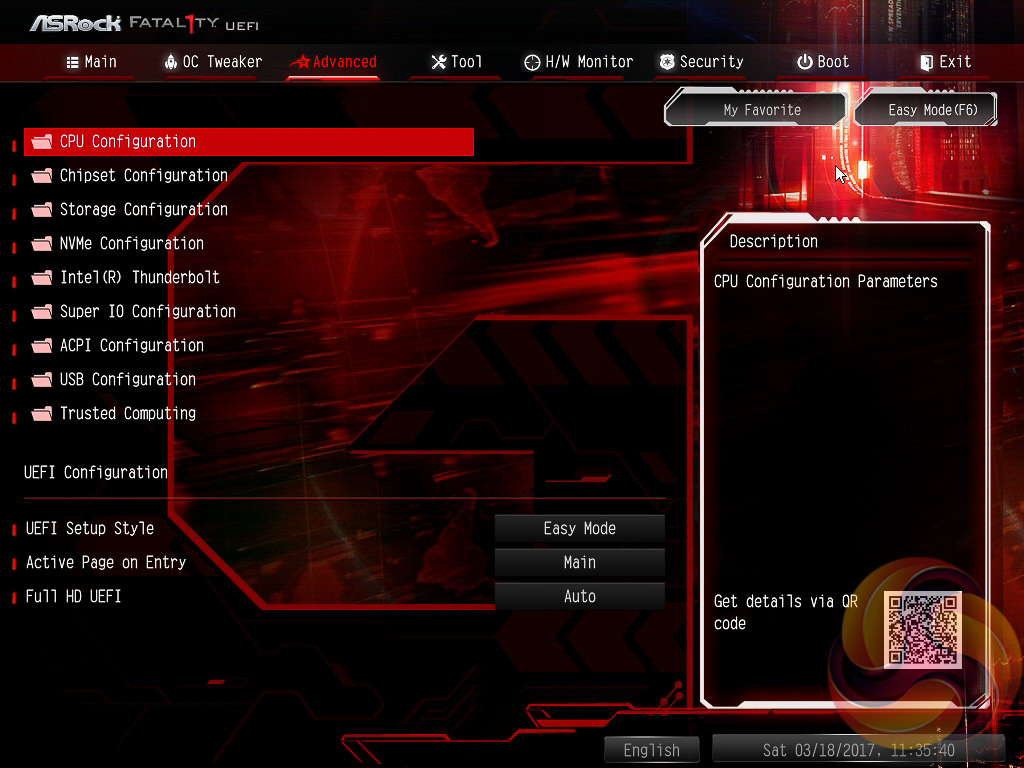Switch to the Main tab
The image size is (1024, 768).
pos(91,62)
